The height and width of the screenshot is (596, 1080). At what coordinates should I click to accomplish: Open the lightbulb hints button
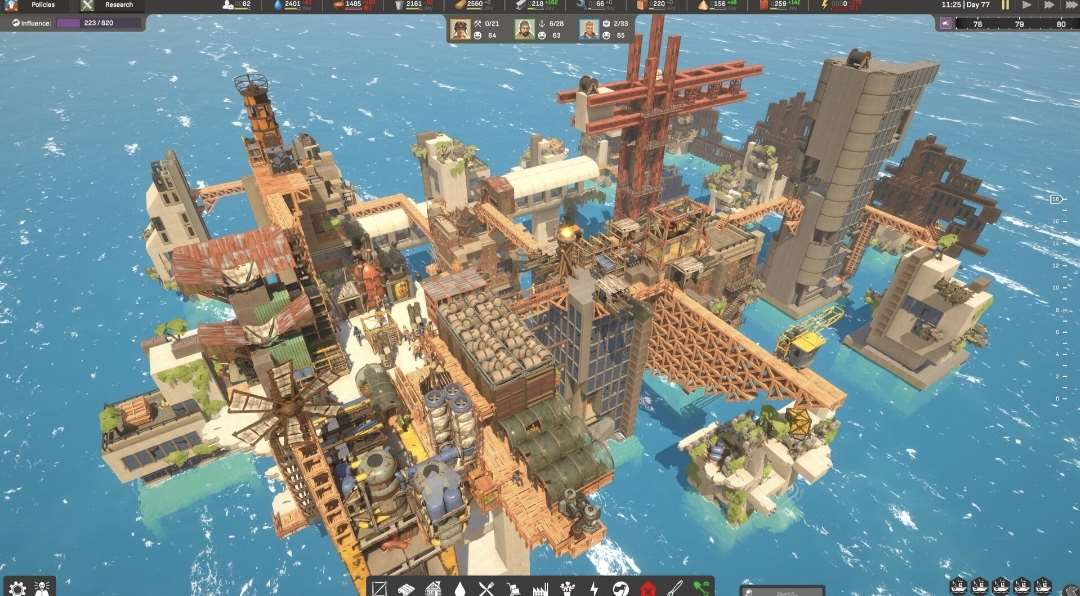point(43,588)
